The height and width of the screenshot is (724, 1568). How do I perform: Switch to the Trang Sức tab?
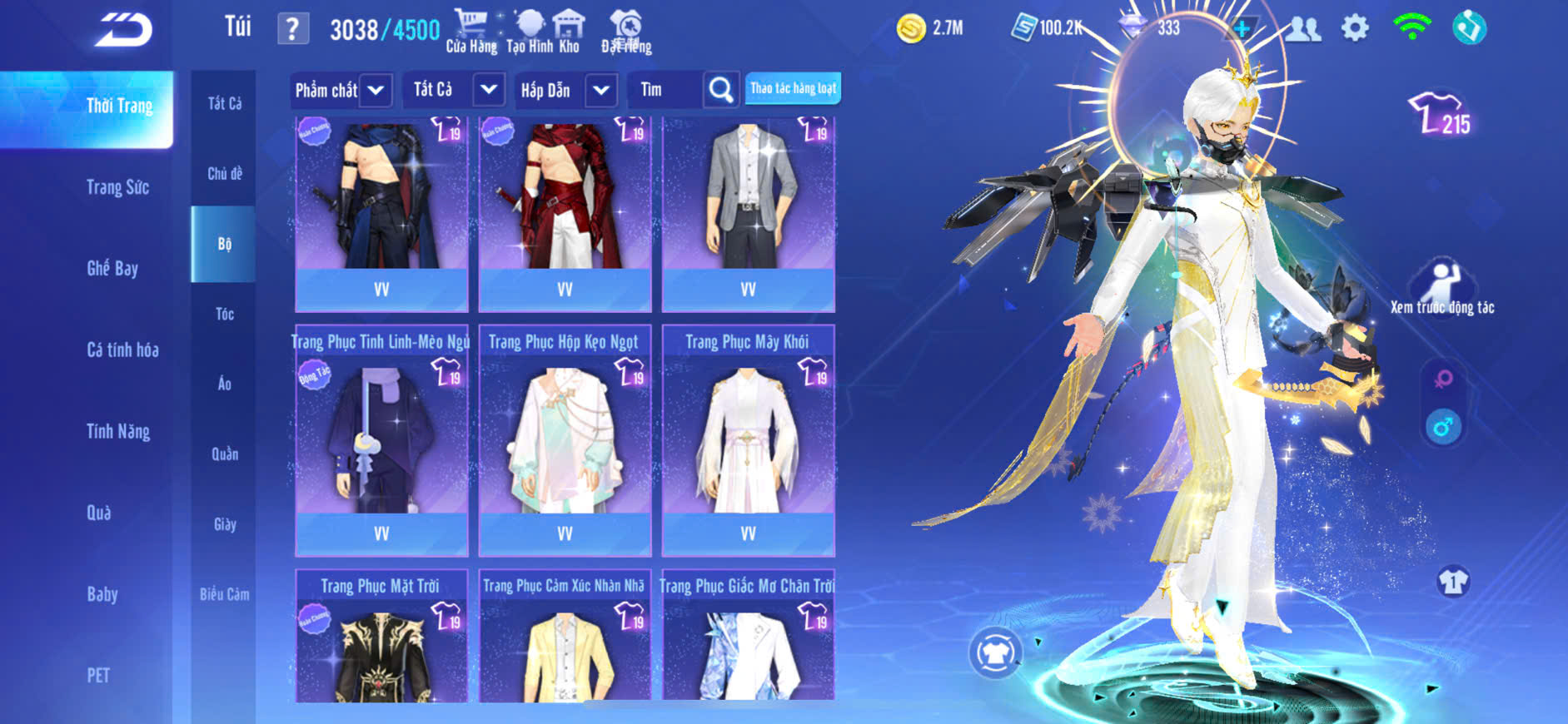coord(117,187)
